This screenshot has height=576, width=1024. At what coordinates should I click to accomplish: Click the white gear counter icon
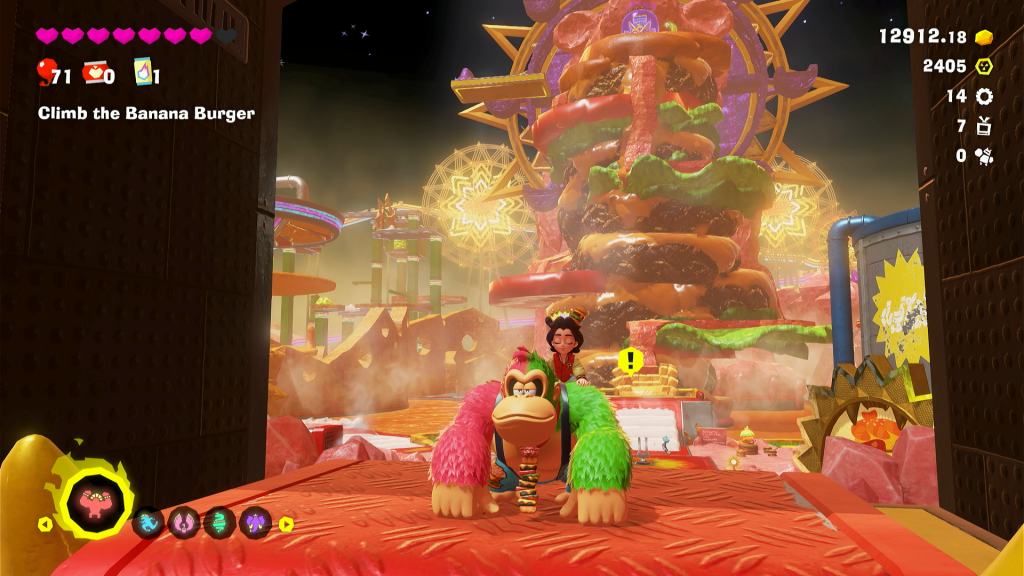click(x=984, y=96)
